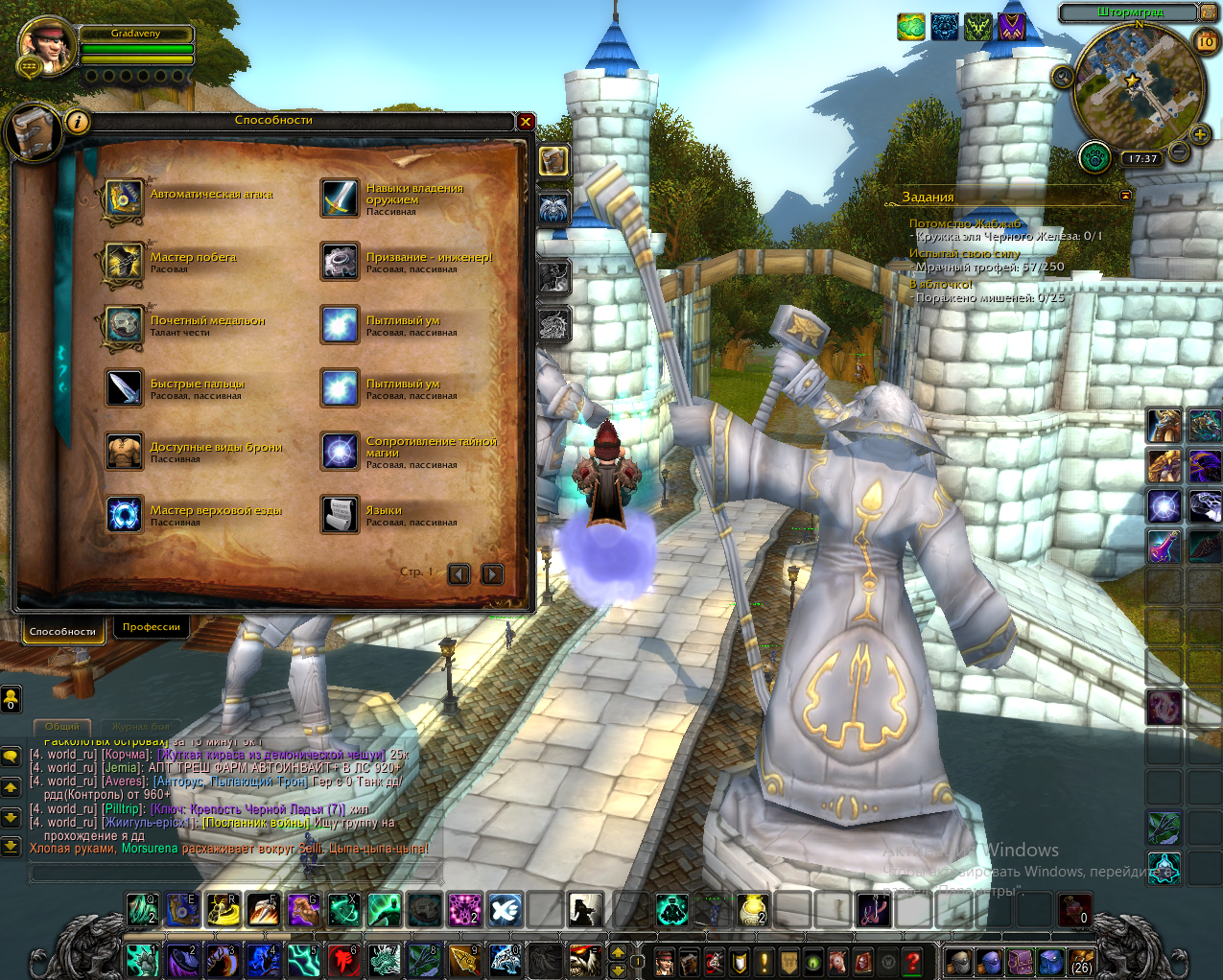Open the main backpack showing 26

1081,961
